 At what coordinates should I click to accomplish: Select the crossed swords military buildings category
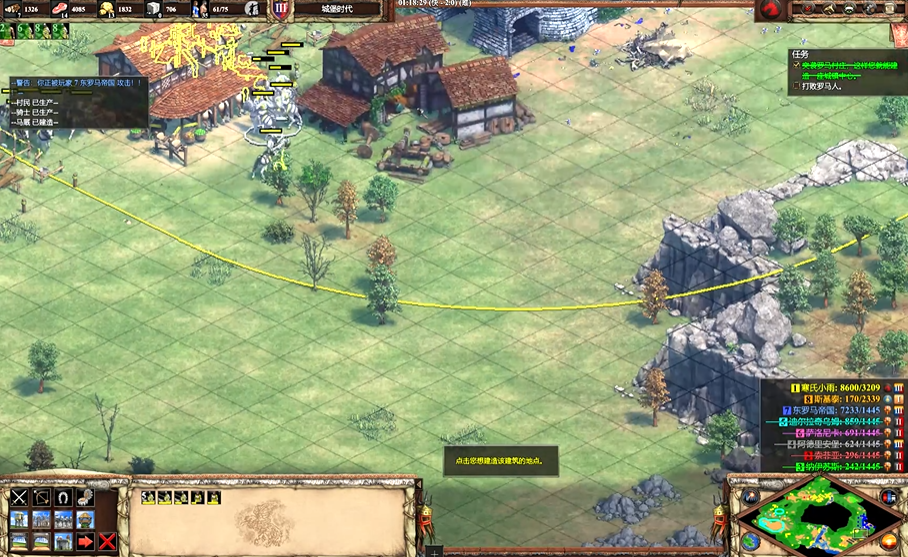(x=19, y=497)
